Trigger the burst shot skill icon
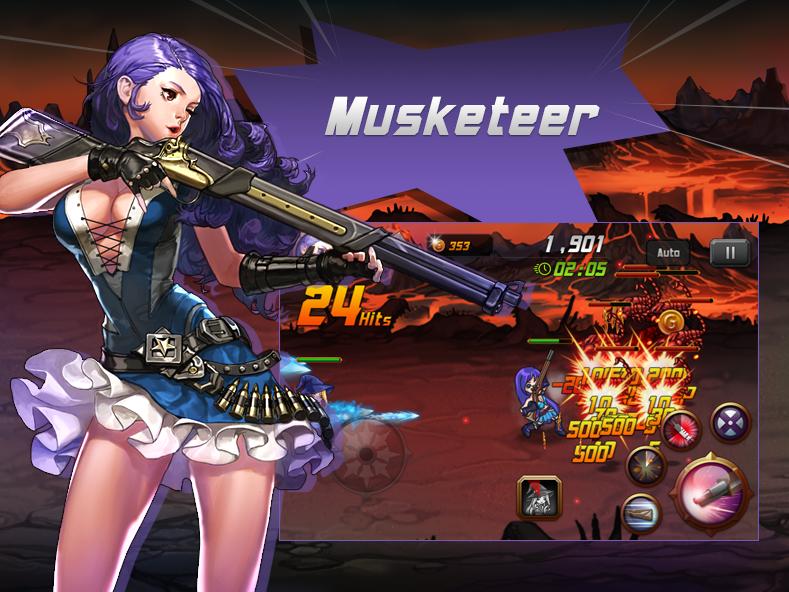This screenshot has width=789, height=592. (x=645, y=465)
